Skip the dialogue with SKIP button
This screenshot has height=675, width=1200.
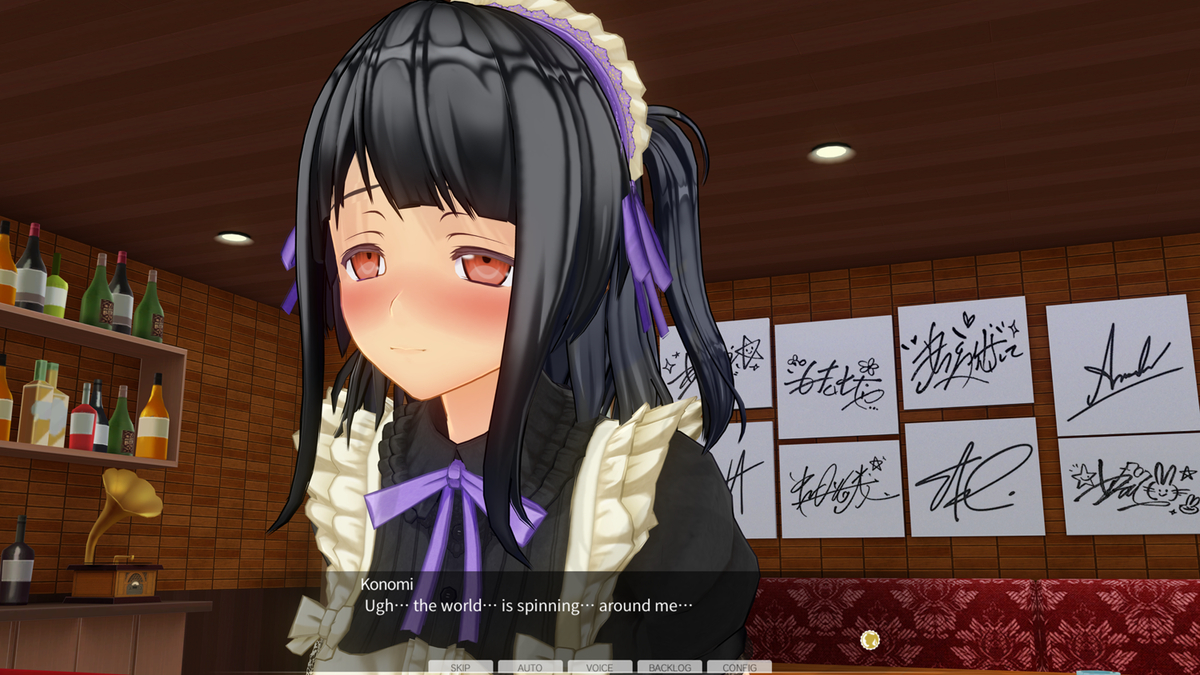click(460, 667)
